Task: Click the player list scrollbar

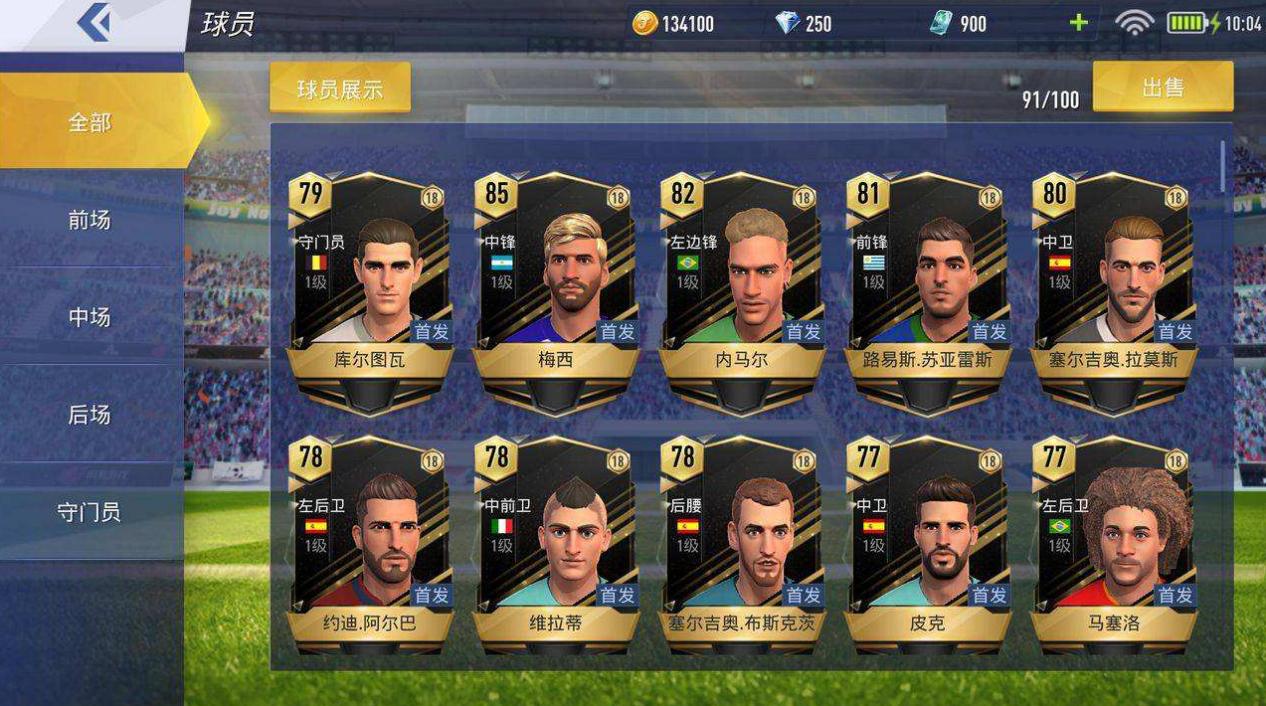Action: (1223, 167)
